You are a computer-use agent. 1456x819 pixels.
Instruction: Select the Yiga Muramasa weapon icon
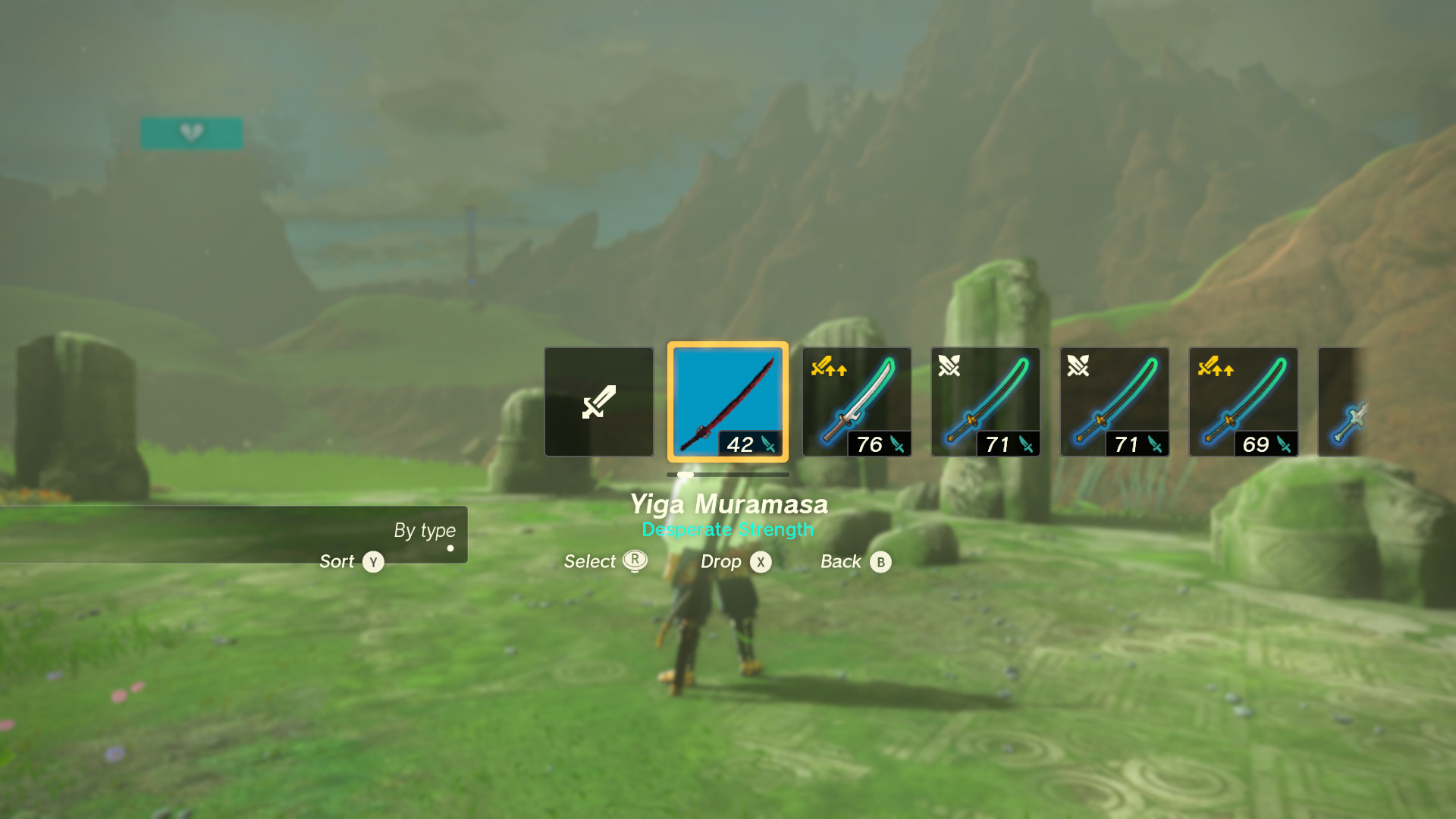[727, 401]
